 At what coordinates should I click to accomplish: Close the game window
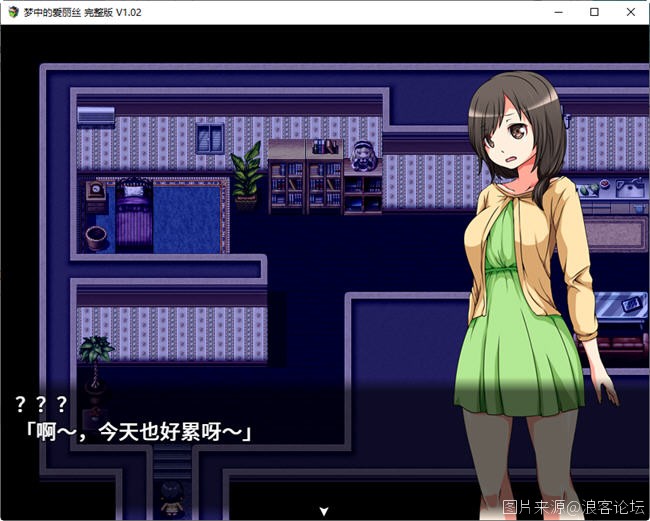(x=630, y=12)
